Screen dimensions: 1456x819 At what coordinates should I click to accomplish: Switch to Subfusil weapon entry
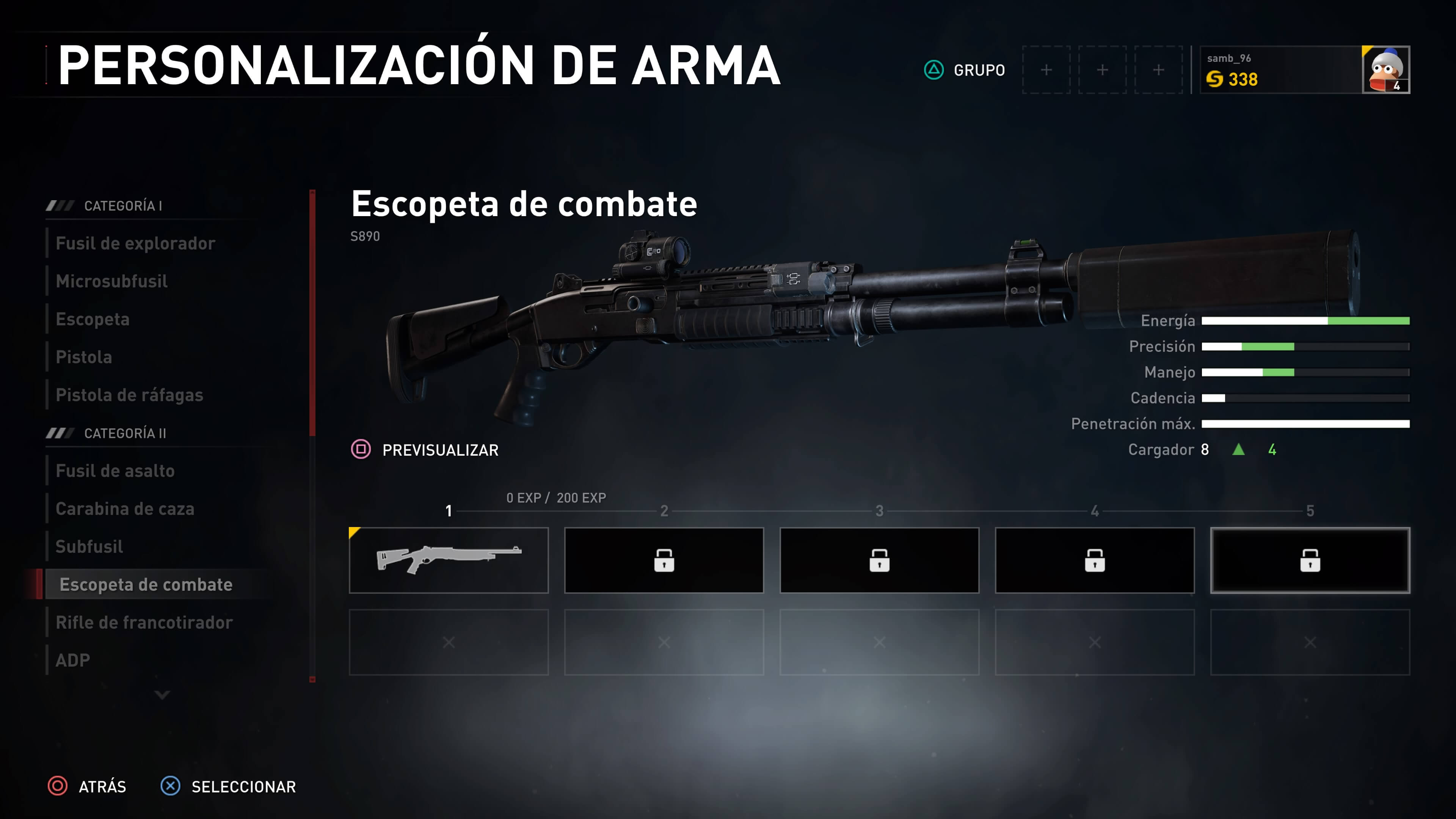[89, 546]
